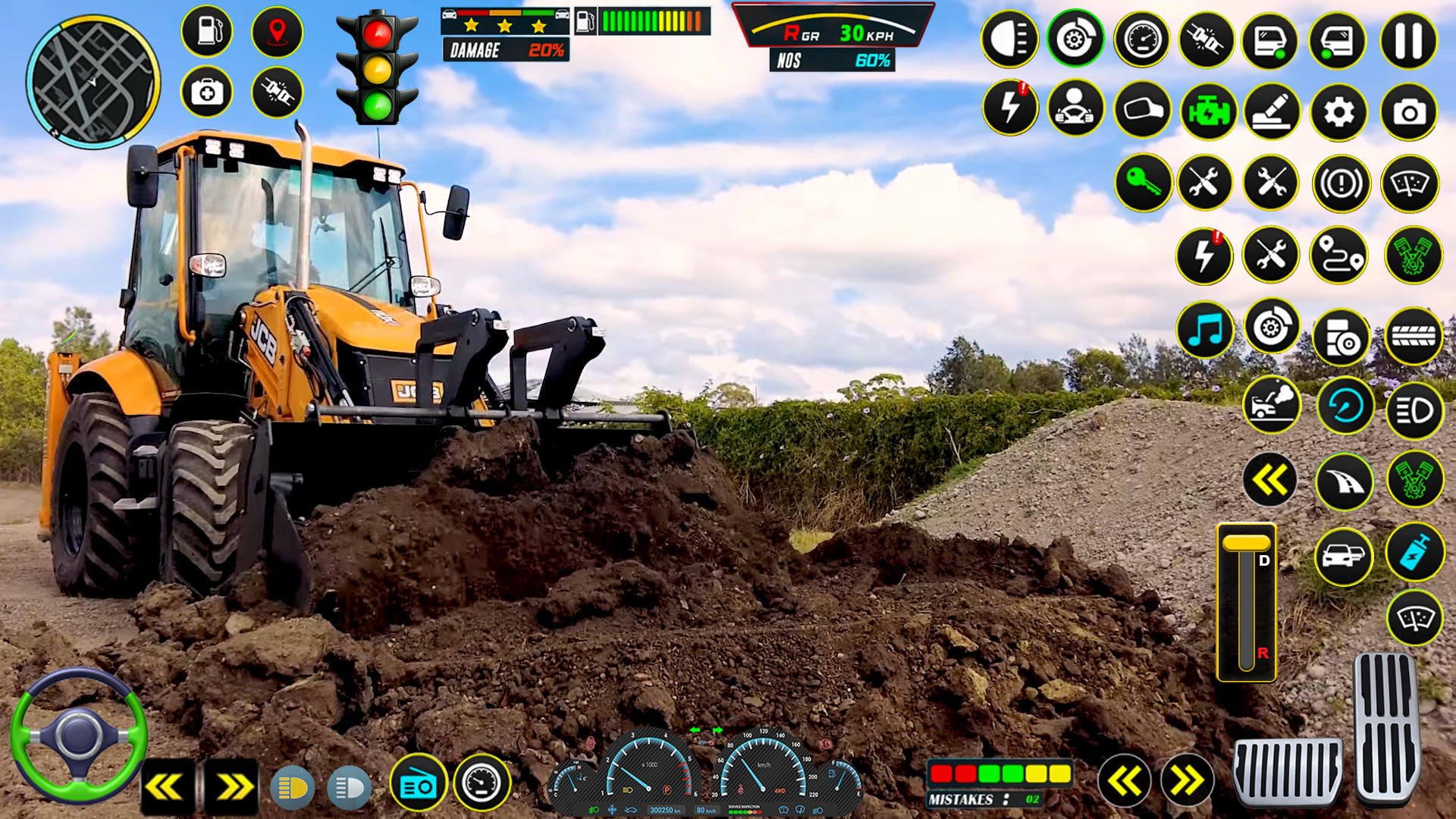Collapse the right icon panel with double chevrons
The width and height of the screenshot is (1456, 819).
pos(1271,480)
